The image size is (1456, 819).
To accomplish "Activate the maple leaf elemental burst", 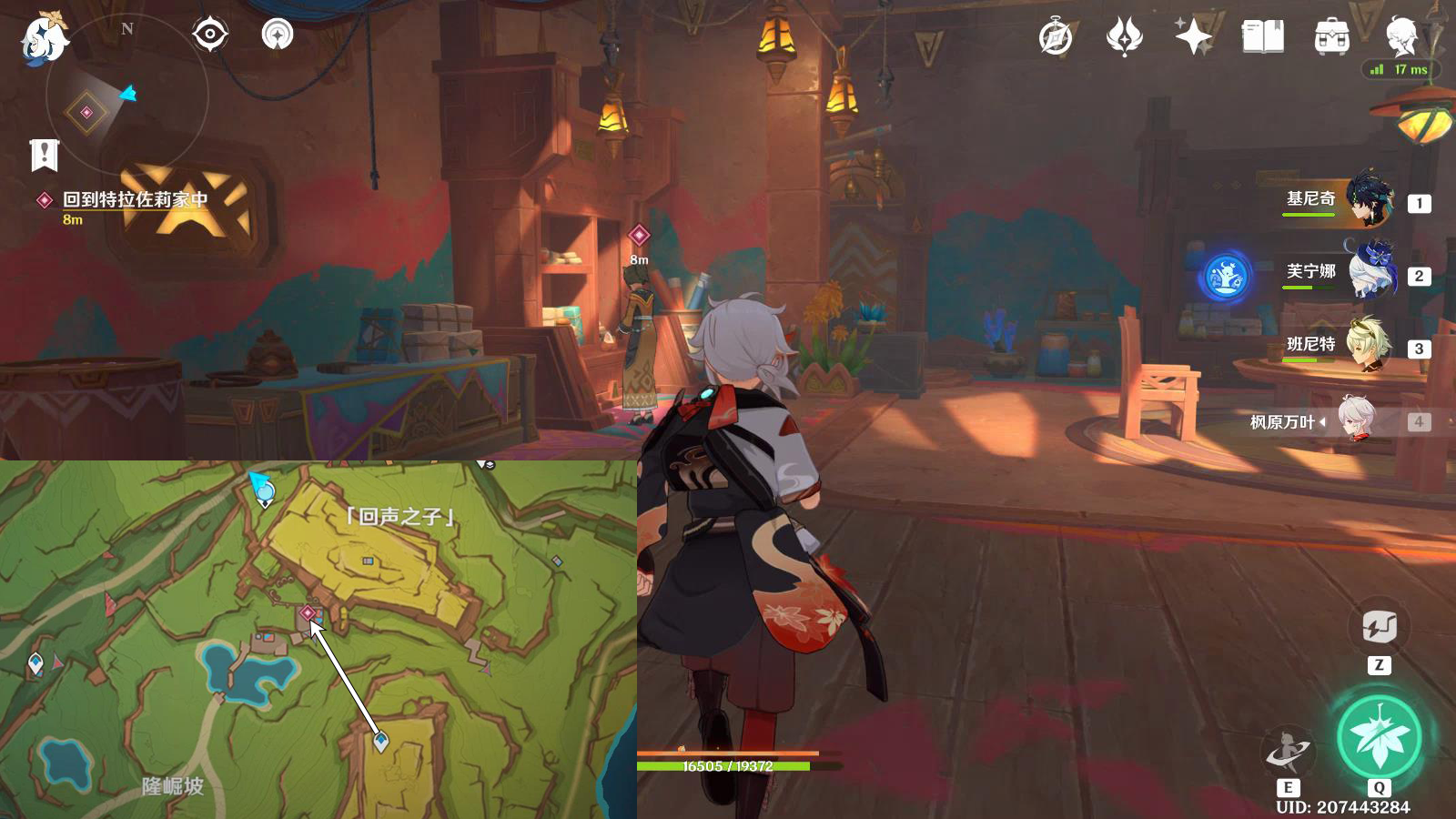I will pos(1379,737).
